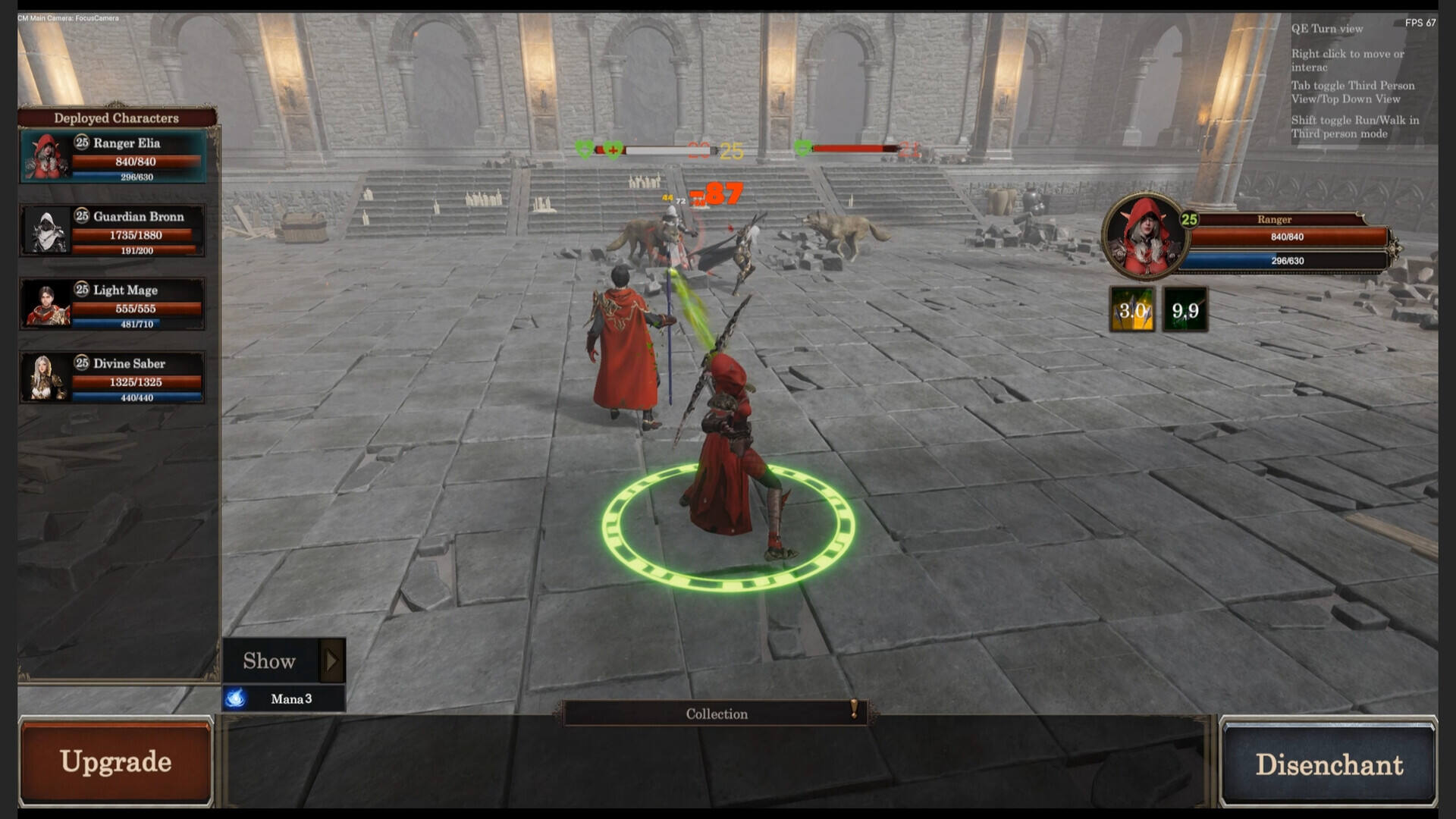Click the Ranger portrait in the status frame

1144,237
